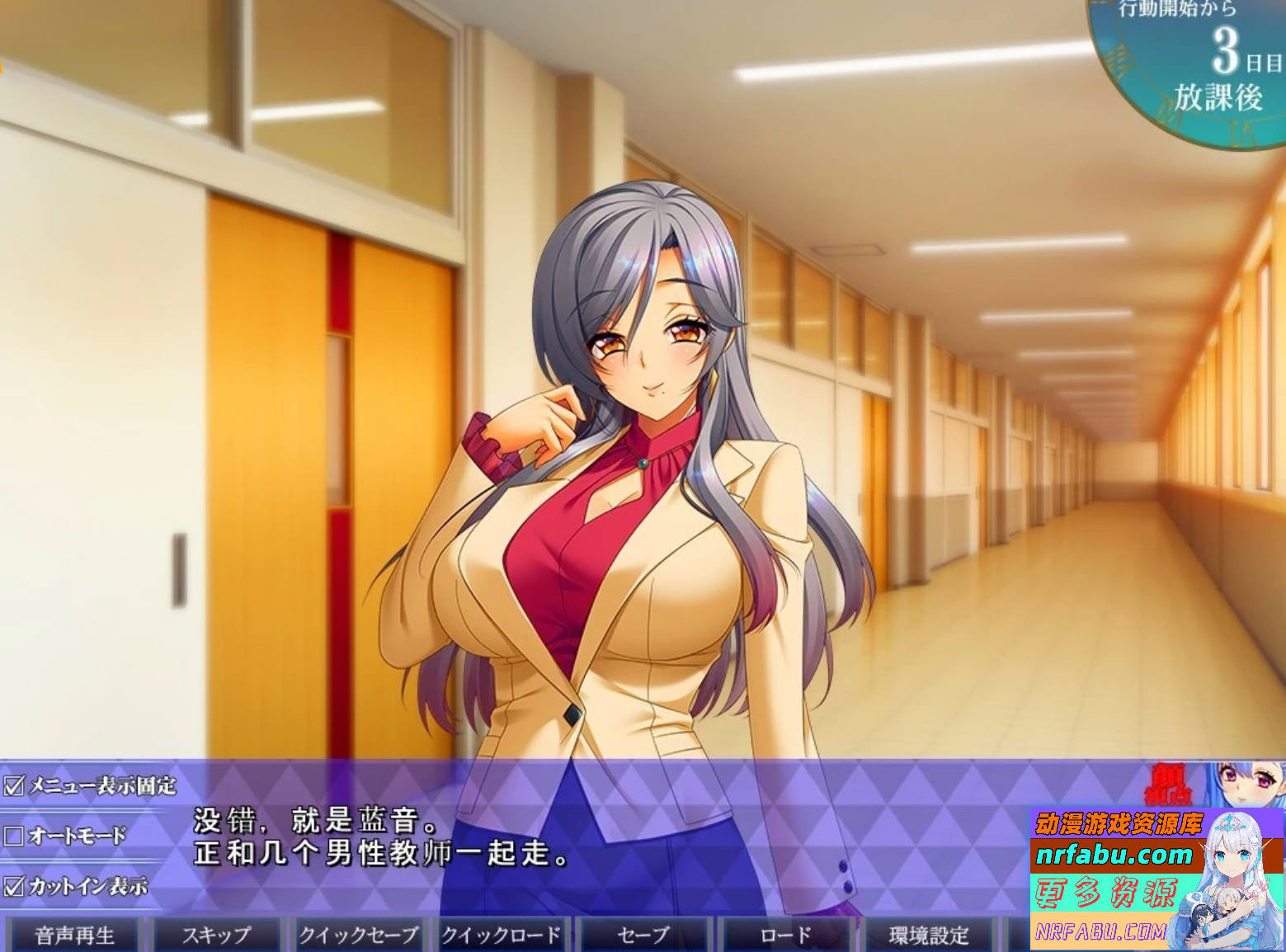Activate スキップ to skip dialogue
This screenshot has width=1286, height=952.
pyautogui.click(x=218, y=935)
